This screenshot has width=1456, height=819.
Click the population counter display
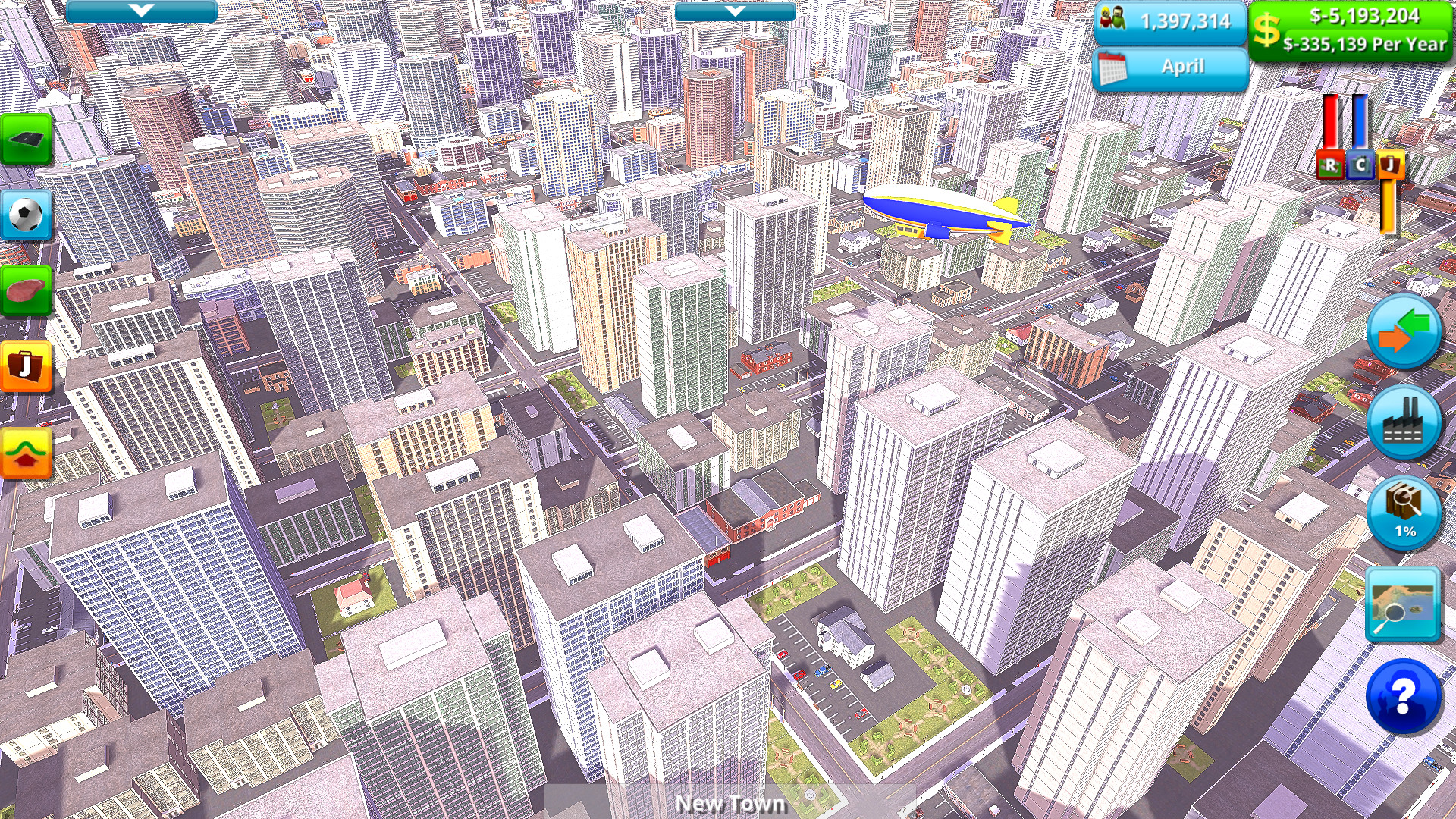click(1172, 23)
